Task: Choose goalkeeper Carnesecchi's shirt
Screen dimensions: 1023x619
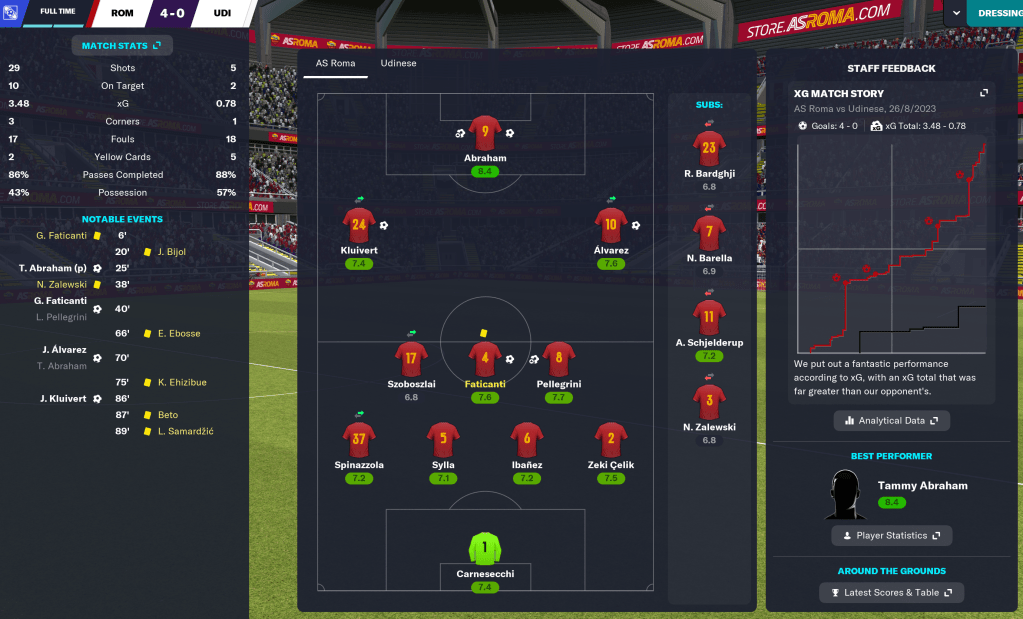Action: pos(485,548)
